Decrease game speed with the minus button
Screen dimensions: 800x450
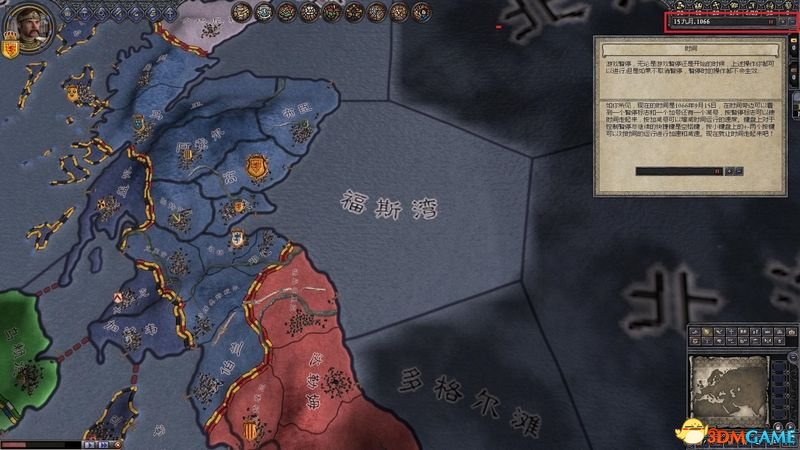pos(791,20)
